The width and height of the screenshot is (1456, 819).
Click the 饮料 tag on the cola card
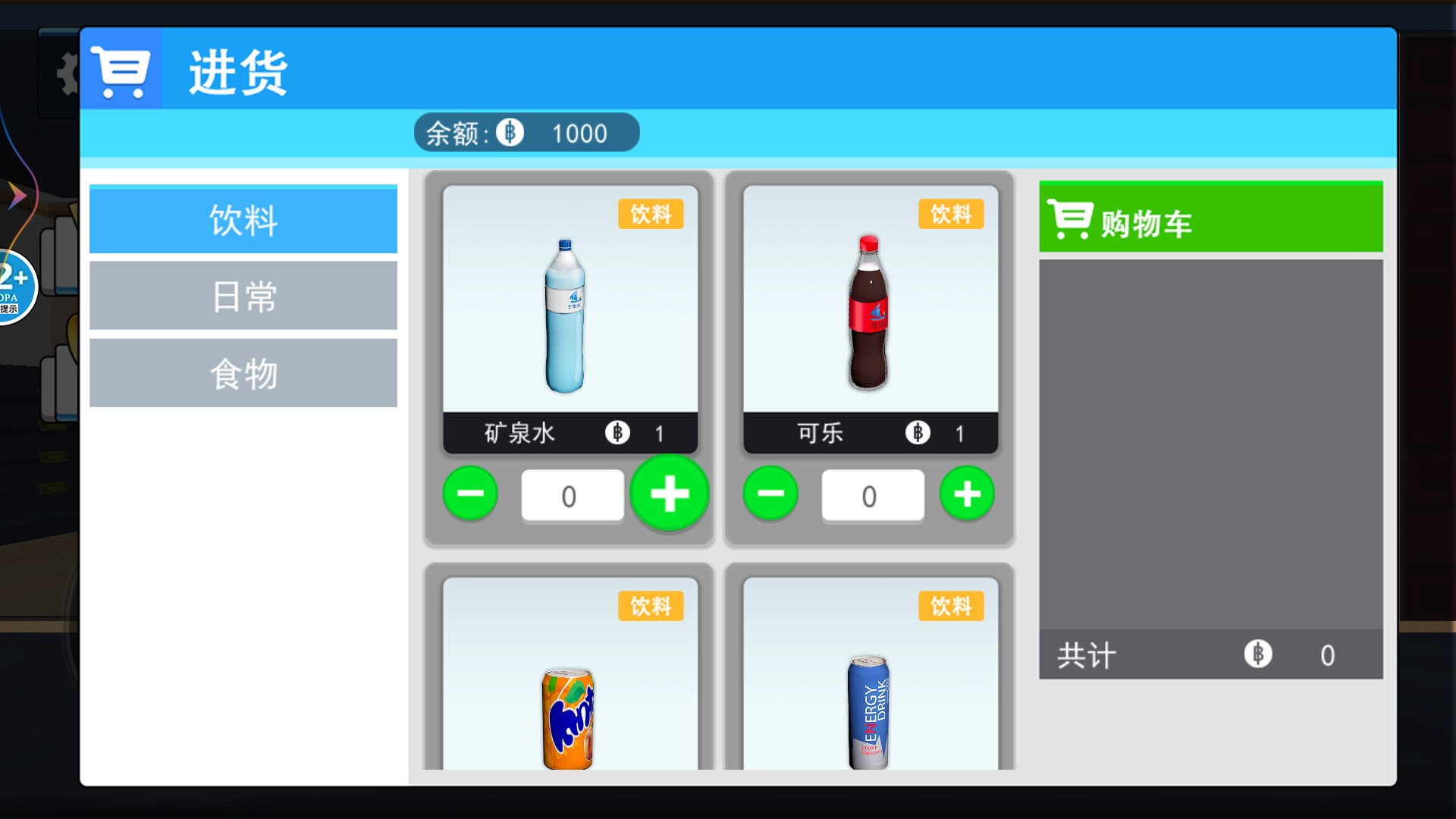[x=950, y=215]
